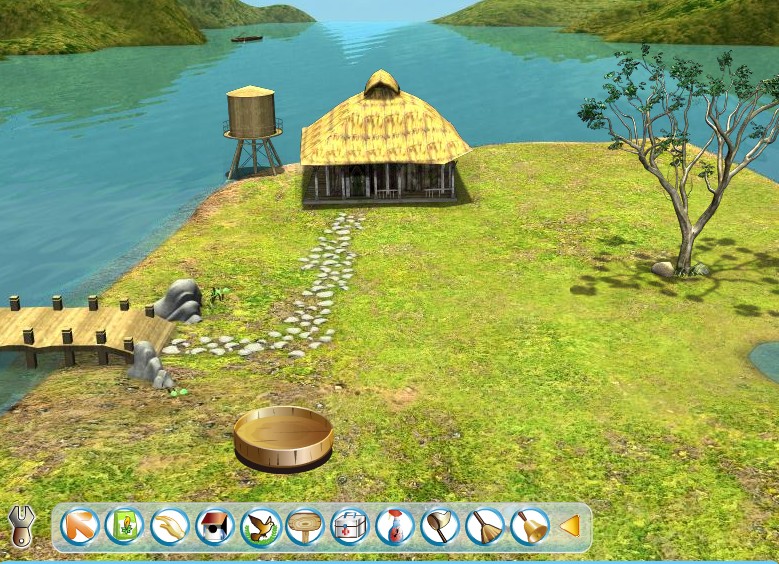
Task: Select the orange arrow cursor tool
Action: [80, 526]
